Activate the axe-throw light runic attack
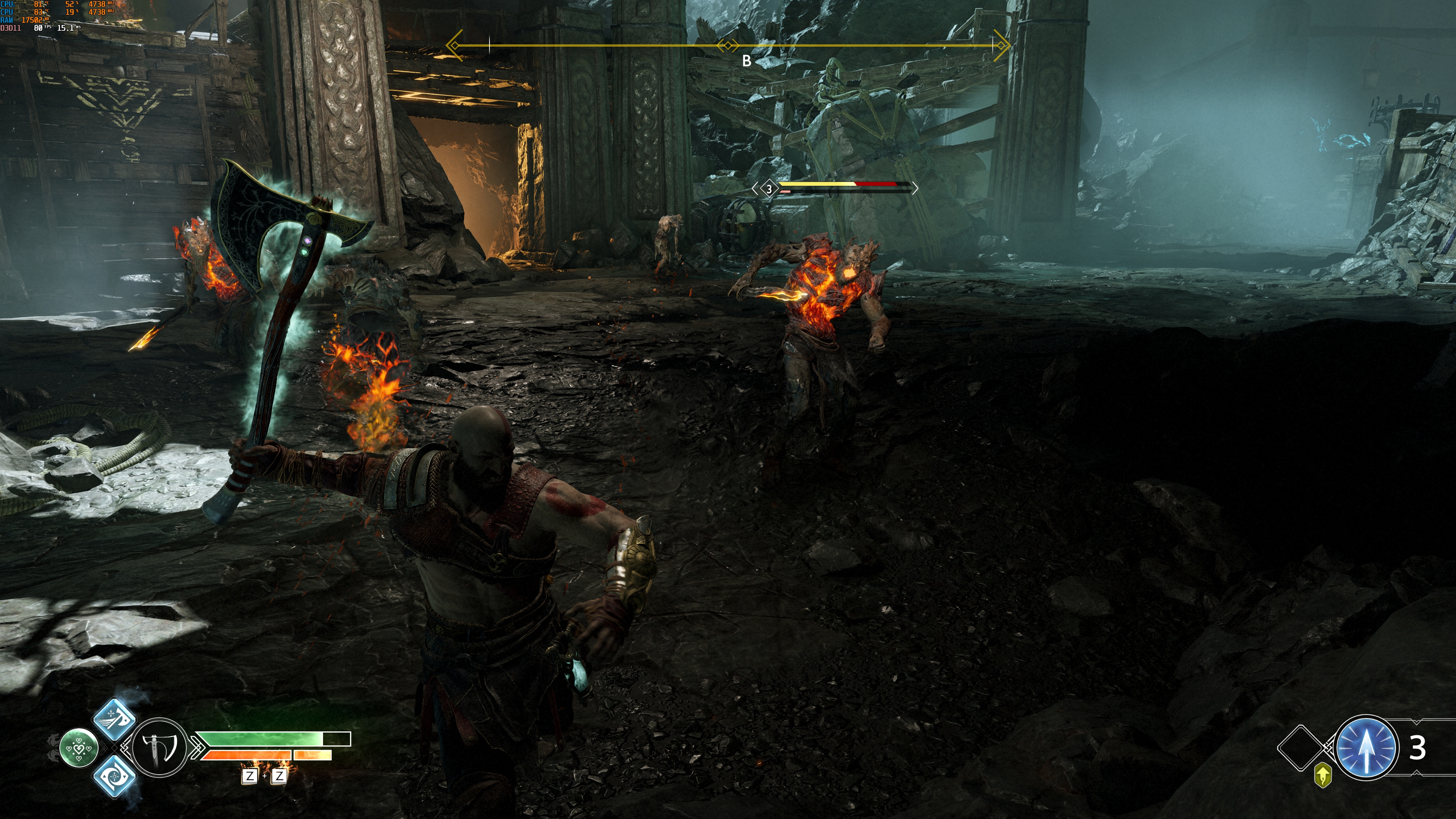The height and width of the screenshot is (819, 1456). coord(114,719)
